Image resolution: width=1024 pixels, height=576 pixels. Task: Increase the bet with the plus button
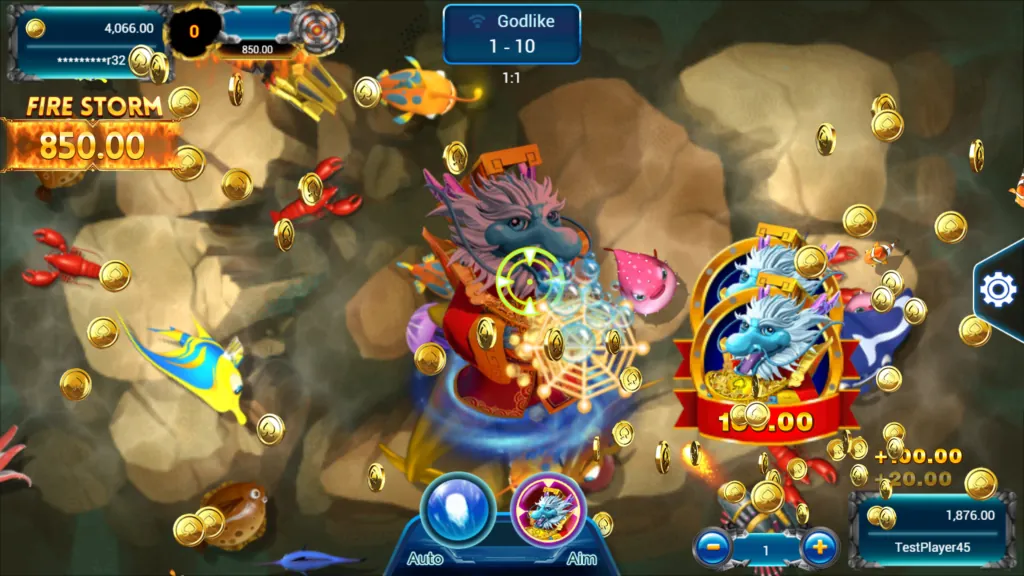click(x=819, y=547)
